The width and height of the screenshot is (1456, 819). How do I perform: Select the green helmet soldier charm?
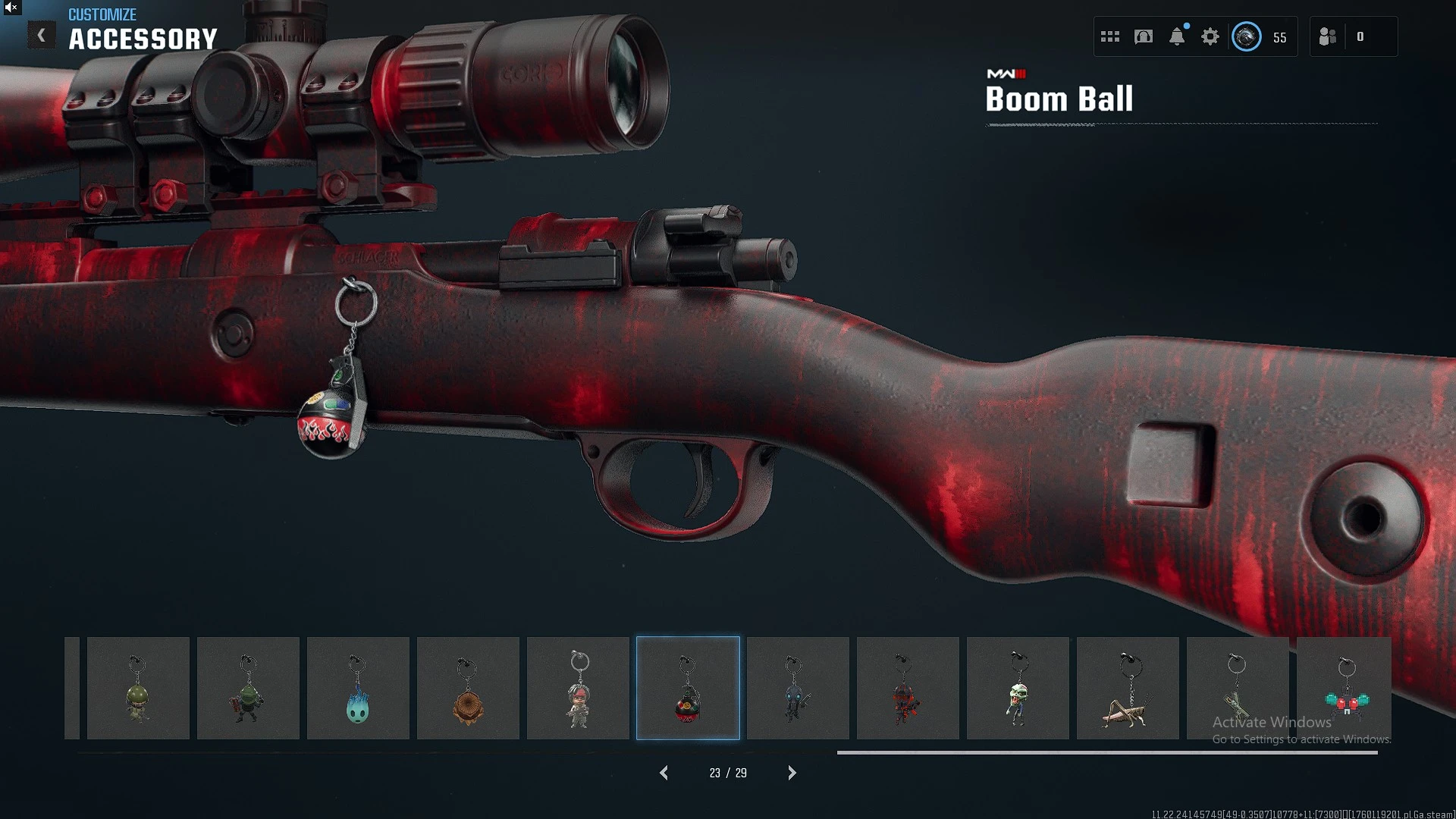point(138,688)
